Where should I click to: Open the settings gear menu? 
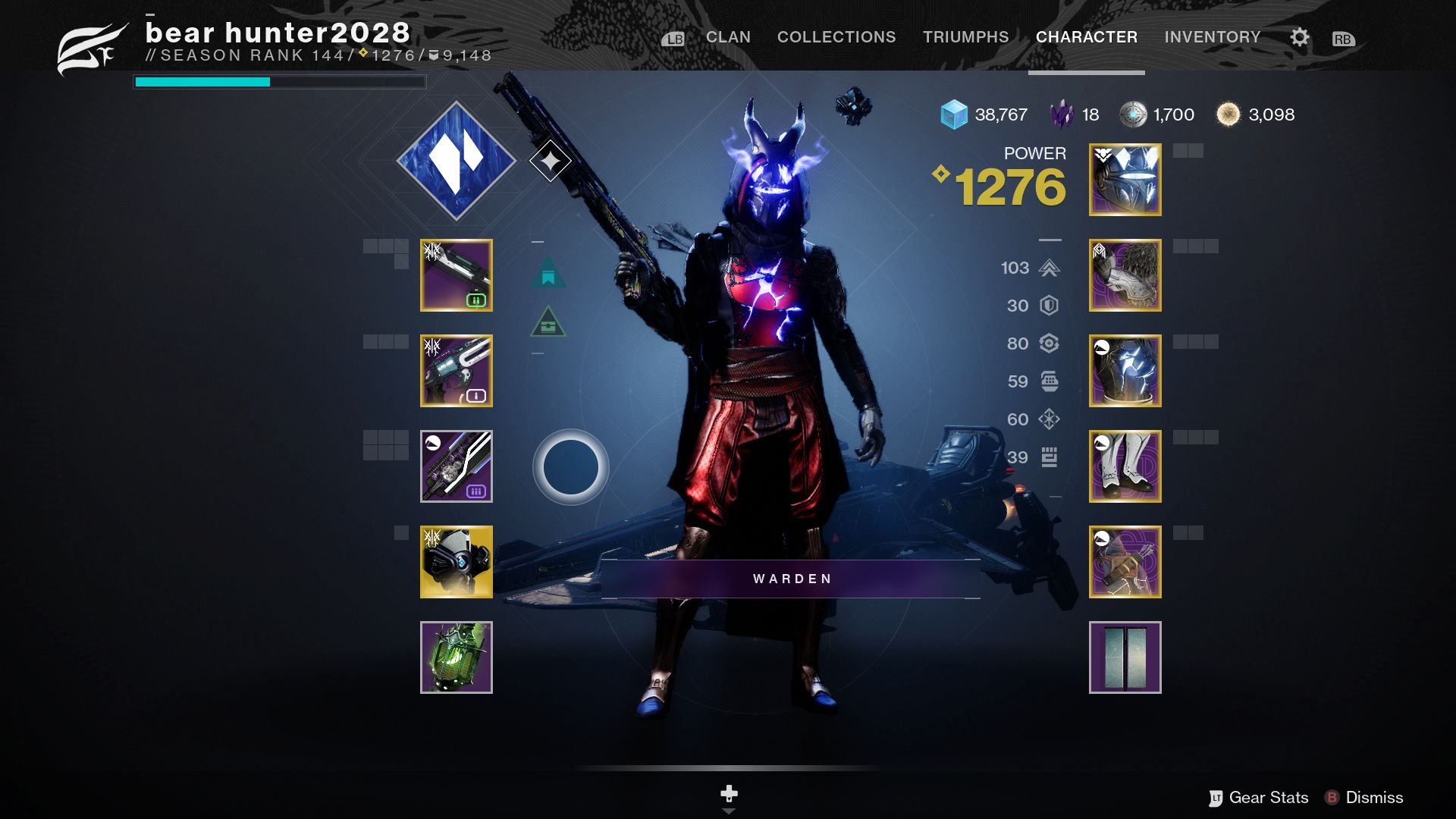click(x=1299, y=36)
